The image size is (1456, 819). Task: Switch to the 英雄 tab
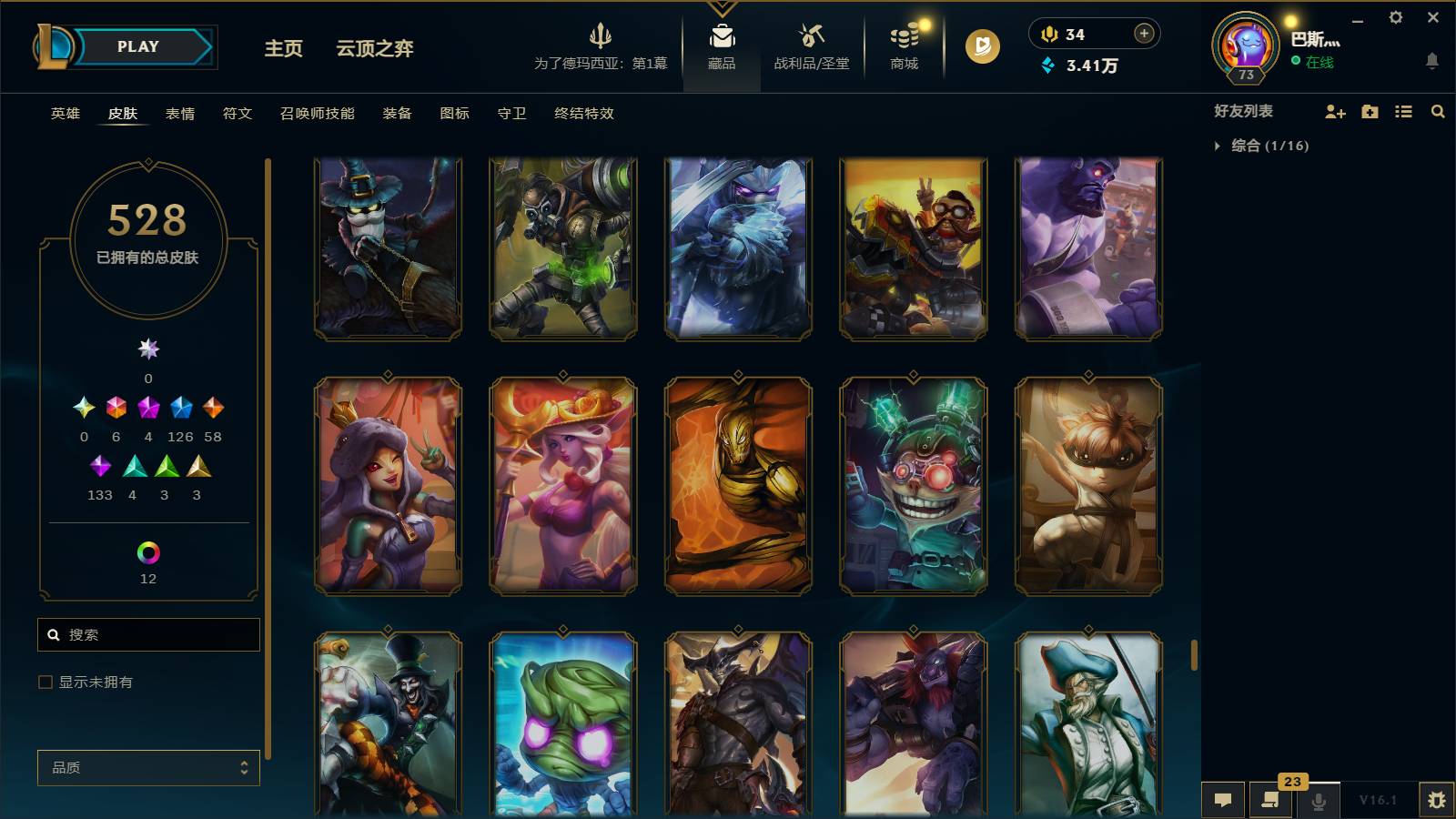click(63, 114)
